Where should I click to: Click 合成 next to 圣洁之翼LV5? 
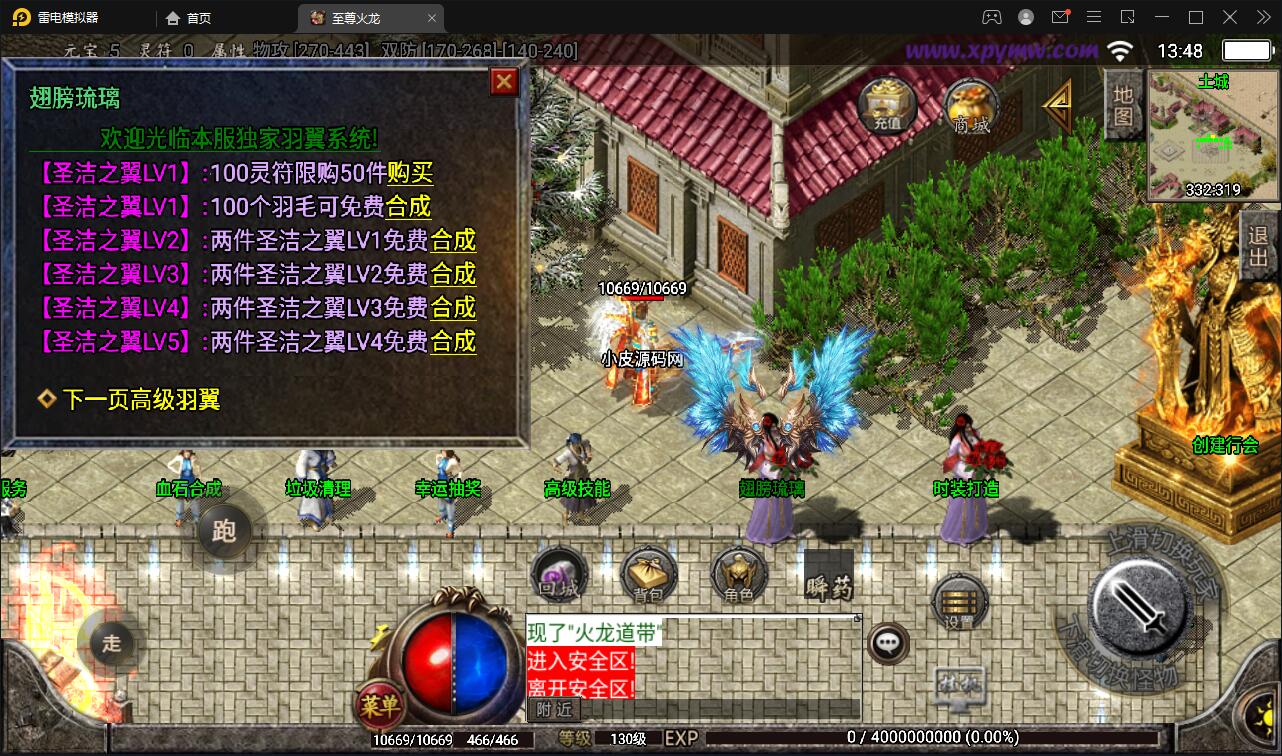click(x=454, y=344)
